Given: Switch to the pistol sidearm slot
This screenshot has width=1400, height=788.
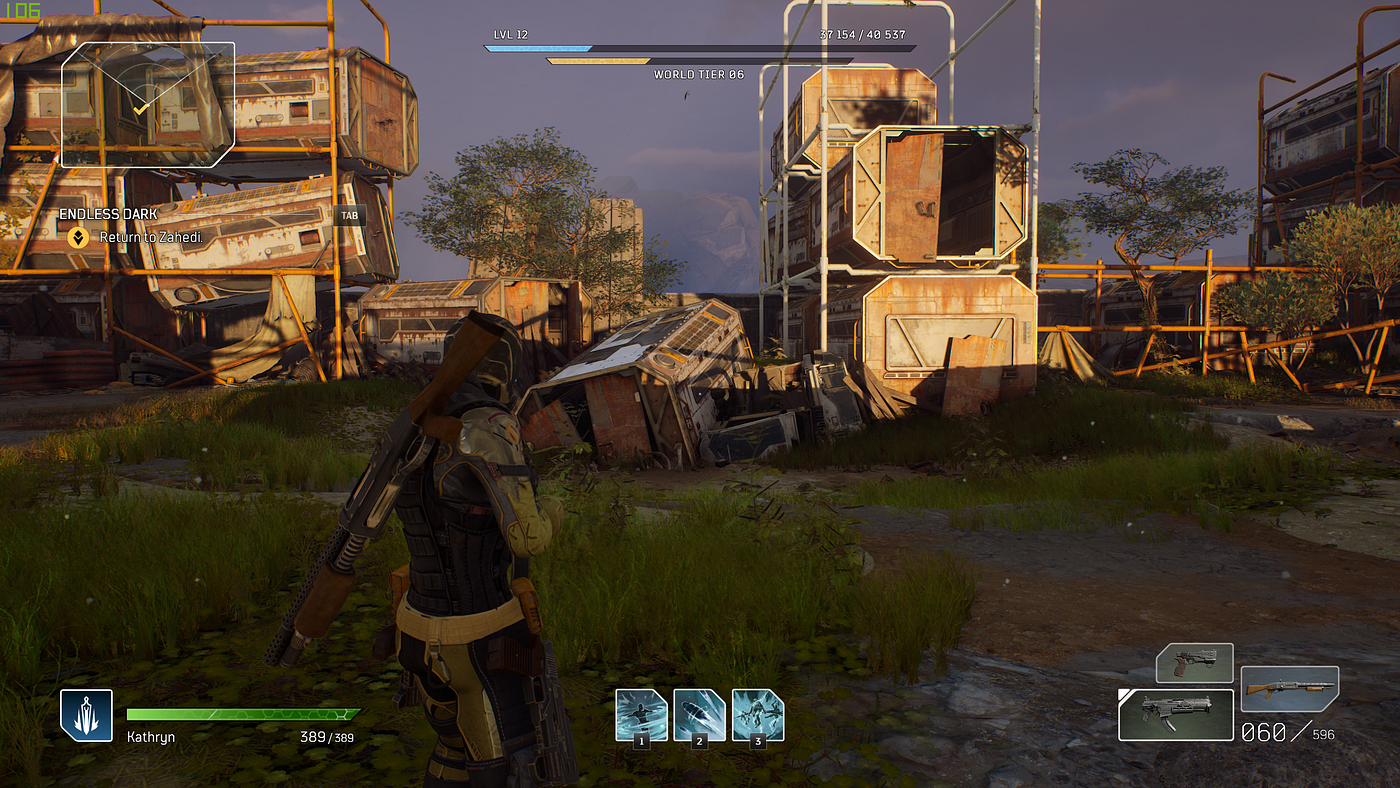Looking at the screenshot, I should (x=1194, y=663).
